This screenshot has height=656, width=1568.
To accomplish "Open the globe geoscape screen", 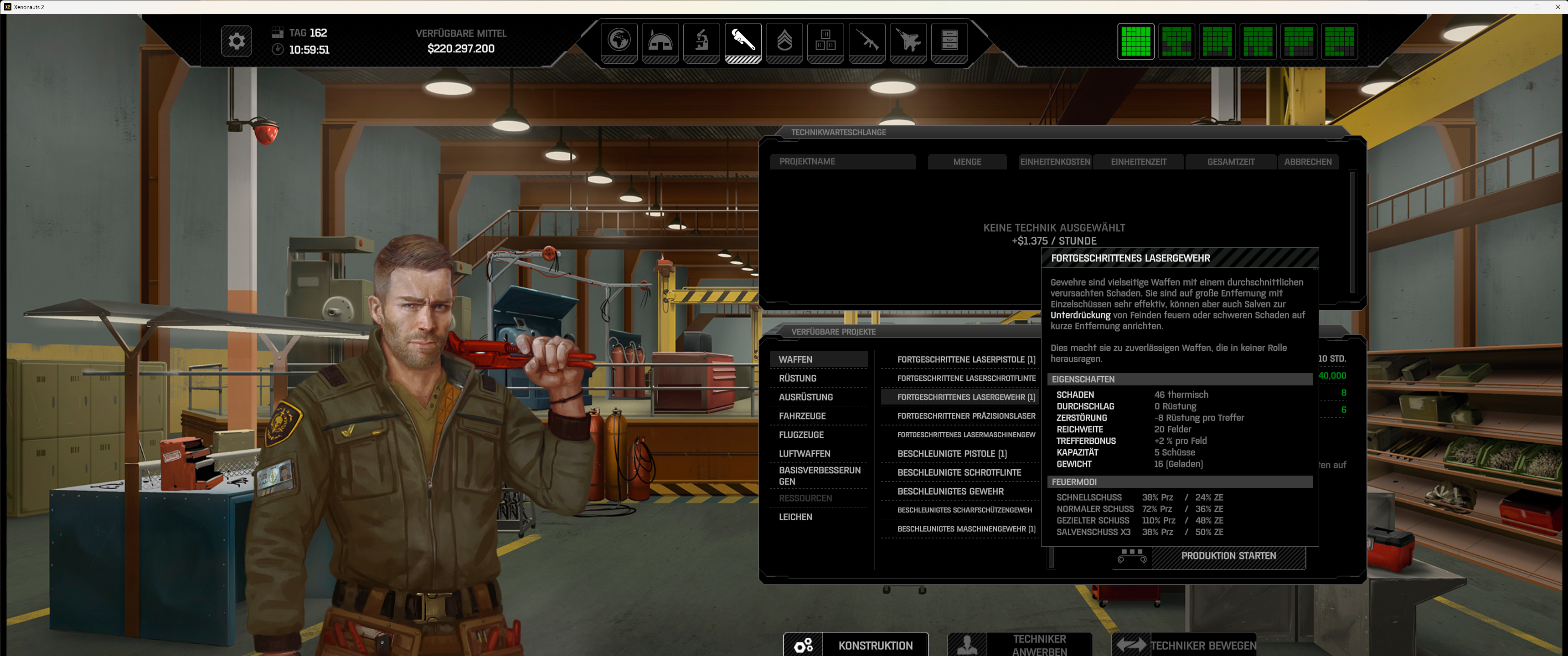I will [x=619, y=41].
